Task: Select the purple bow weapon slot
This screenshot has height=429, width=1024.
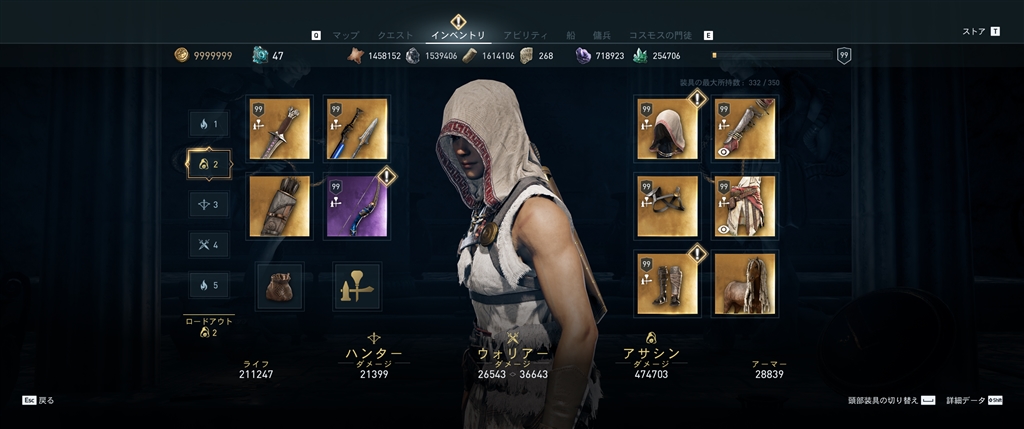Action: pyautogui.click(x=357, y=206)
